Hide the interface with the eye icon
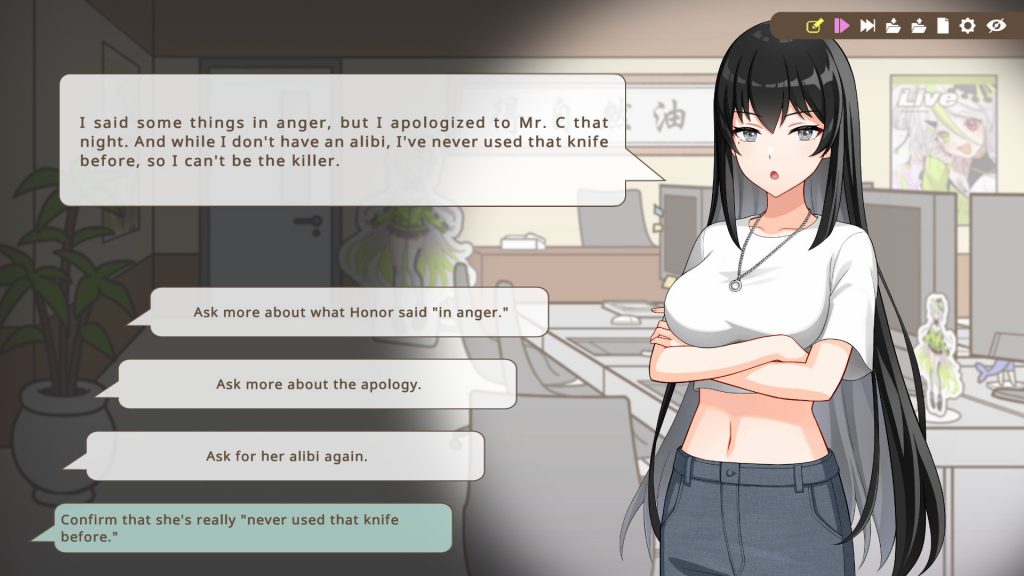Viewport: 1024px width, 576px height. pyautogui.click(x=996, y=26)
